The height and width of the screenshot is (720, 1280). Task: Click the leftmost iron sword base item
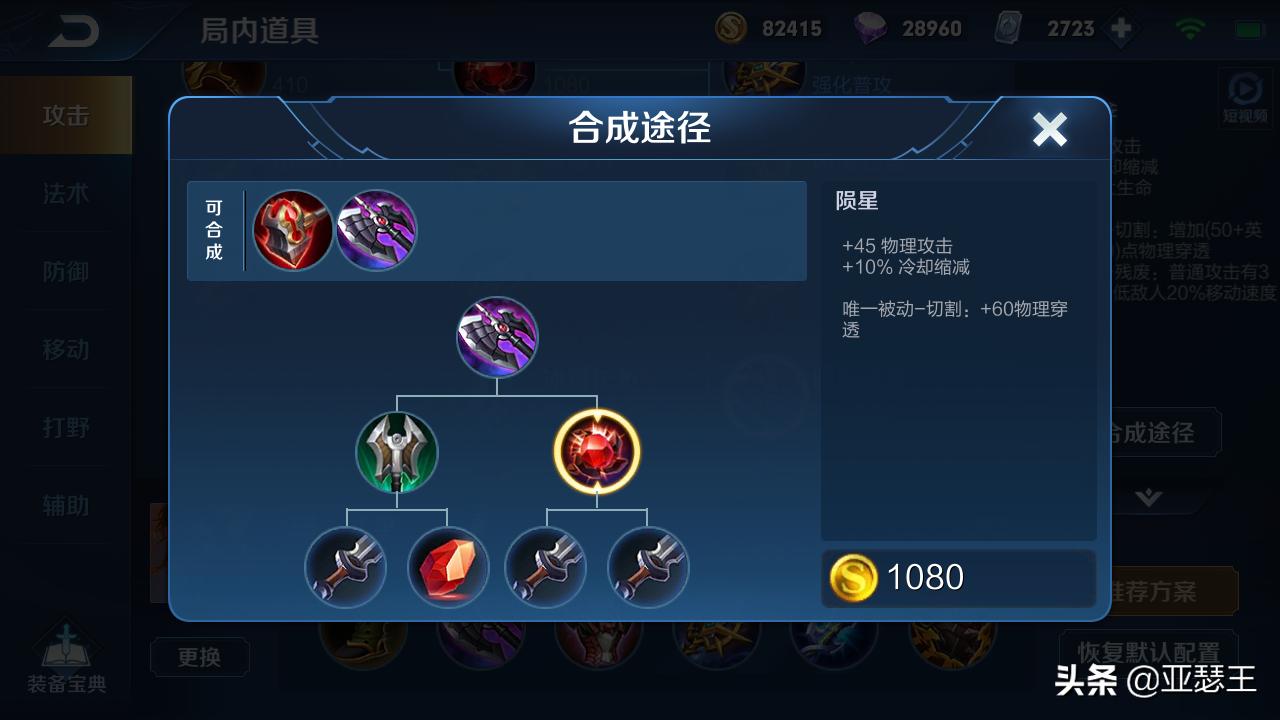coord(345,567)
